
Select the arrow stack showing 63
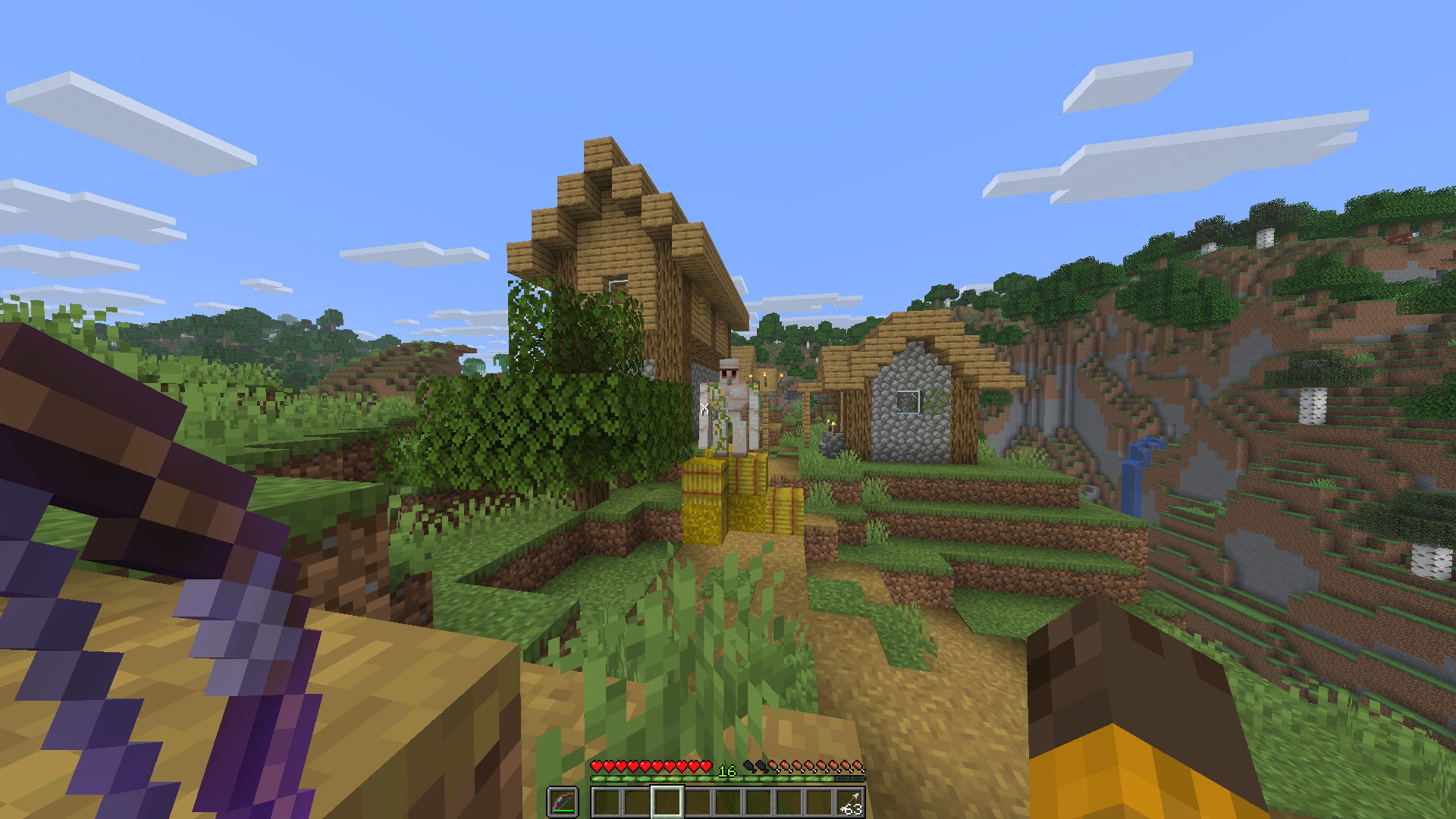tap(850, 802)
